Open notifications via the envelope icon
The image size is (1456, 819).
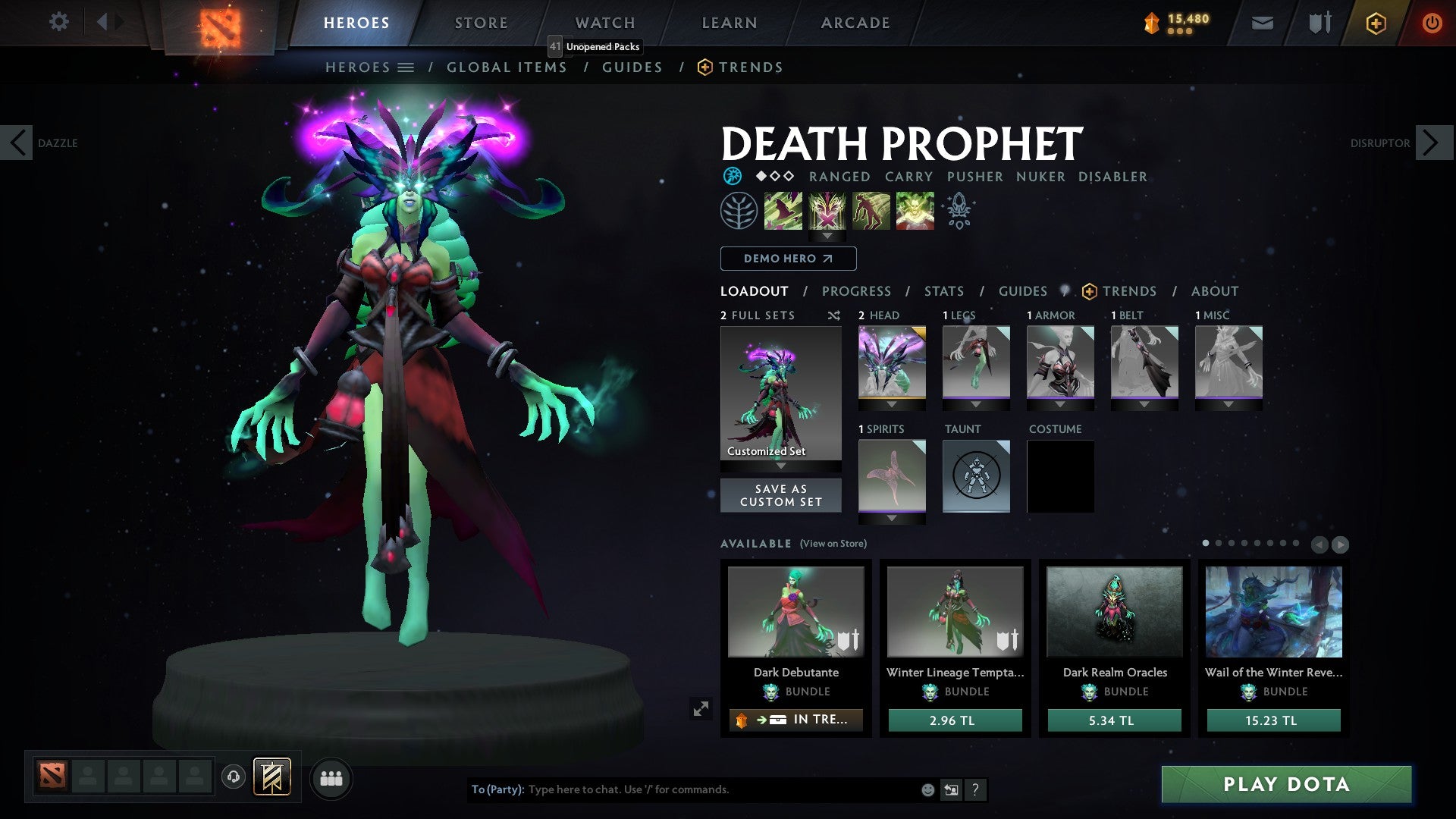click(1262, 23)
